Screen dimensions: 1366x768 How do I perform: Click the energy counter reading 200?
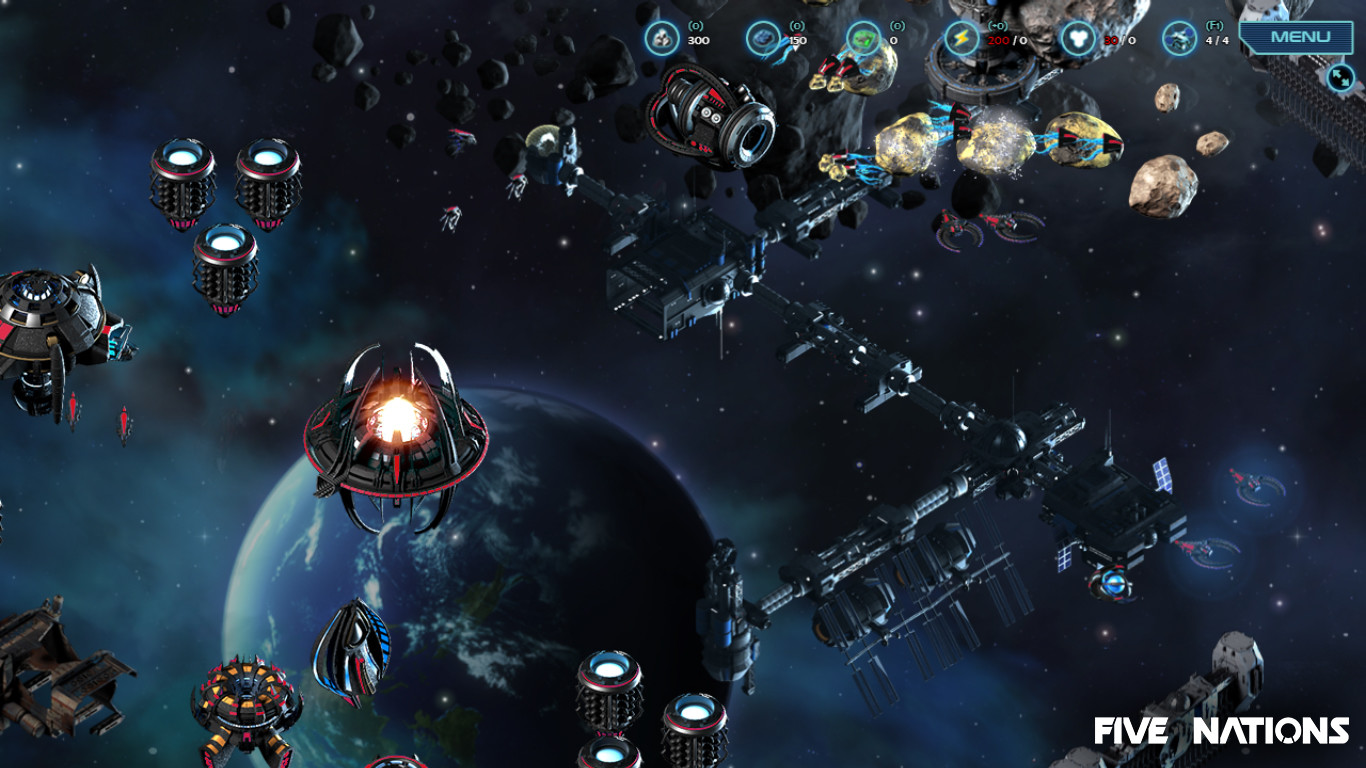click(996, 40)
